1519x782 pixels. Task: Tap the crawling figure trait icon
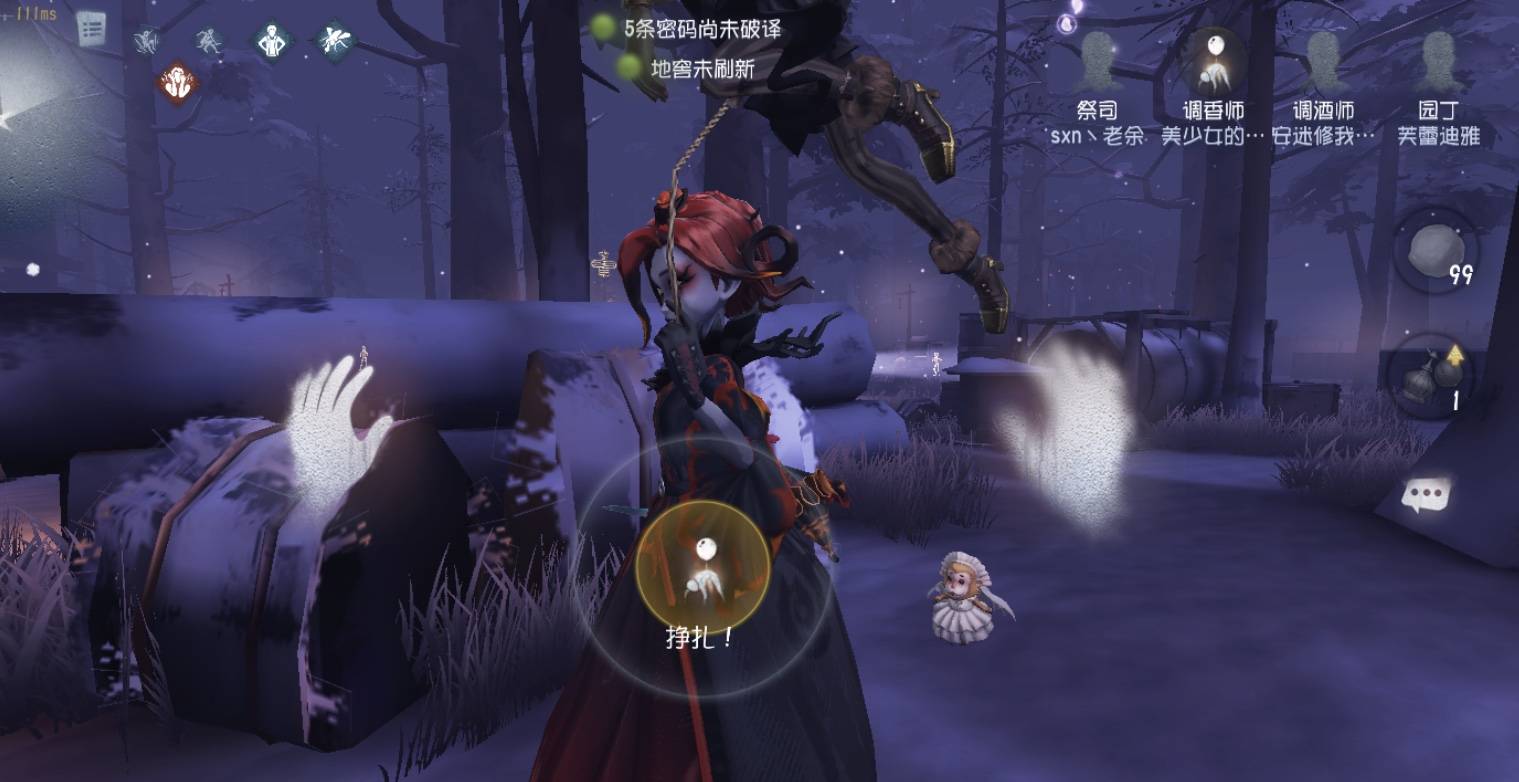[x=146, y=40]
